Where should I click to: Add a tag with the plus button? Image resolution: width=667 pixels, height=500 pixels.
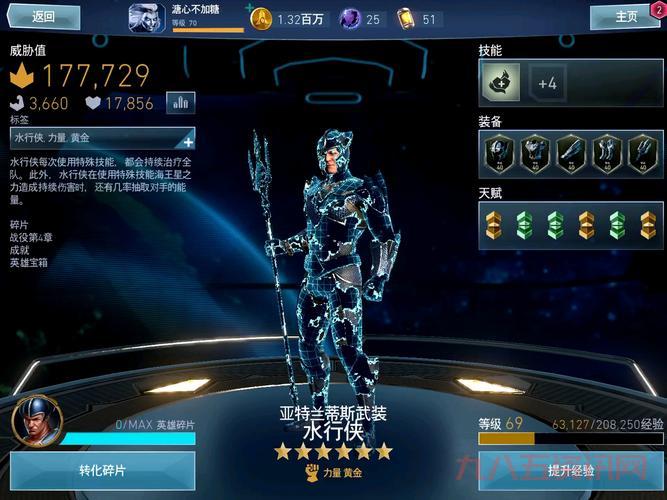click(187, 140)
